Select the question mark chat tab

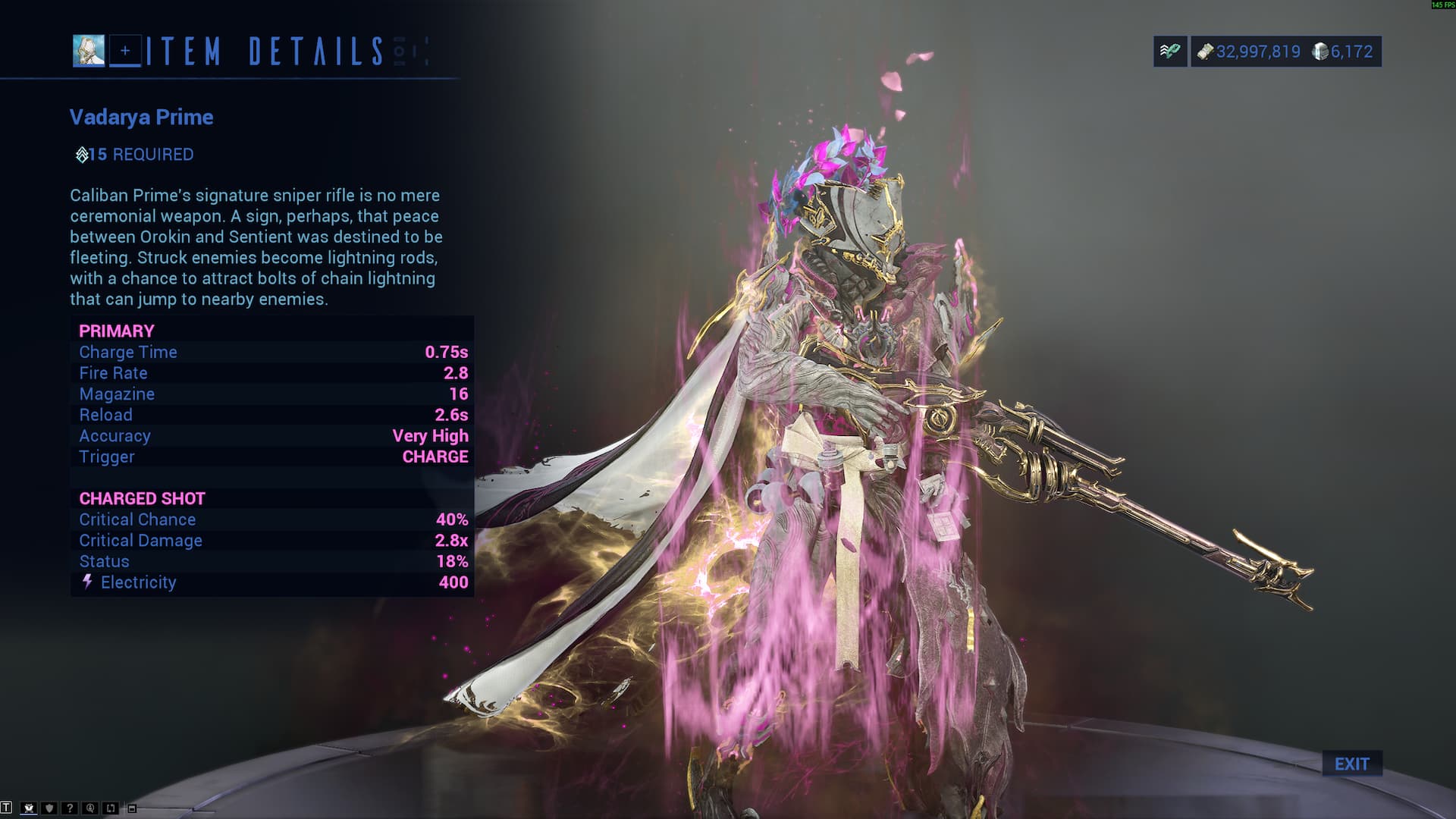[x=70, y=808]
